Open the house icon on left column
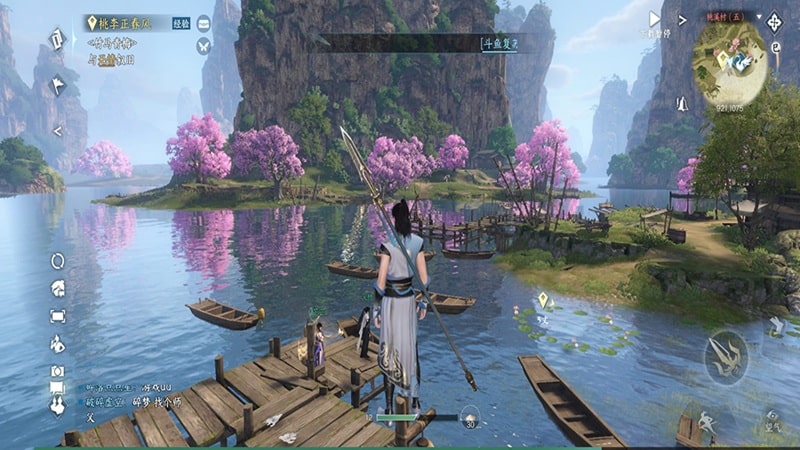 (x=57, y=288)
